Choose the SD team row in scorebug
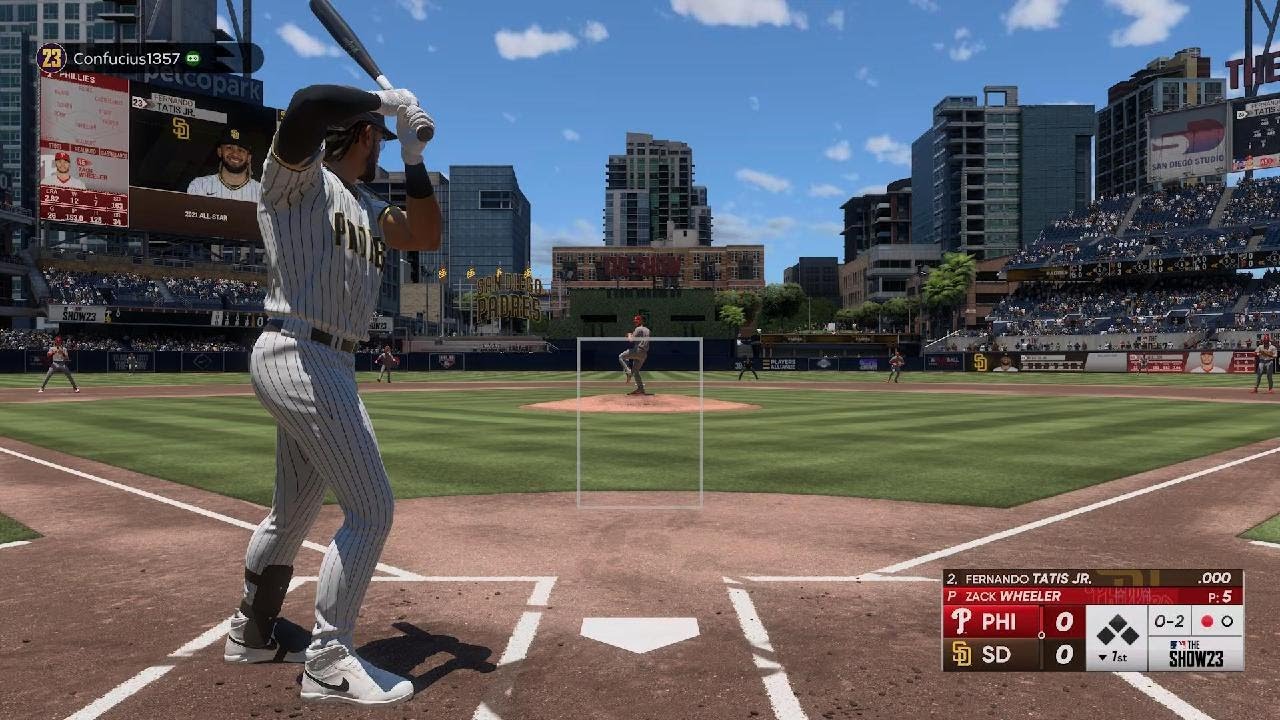 [x=1012, y=654]
